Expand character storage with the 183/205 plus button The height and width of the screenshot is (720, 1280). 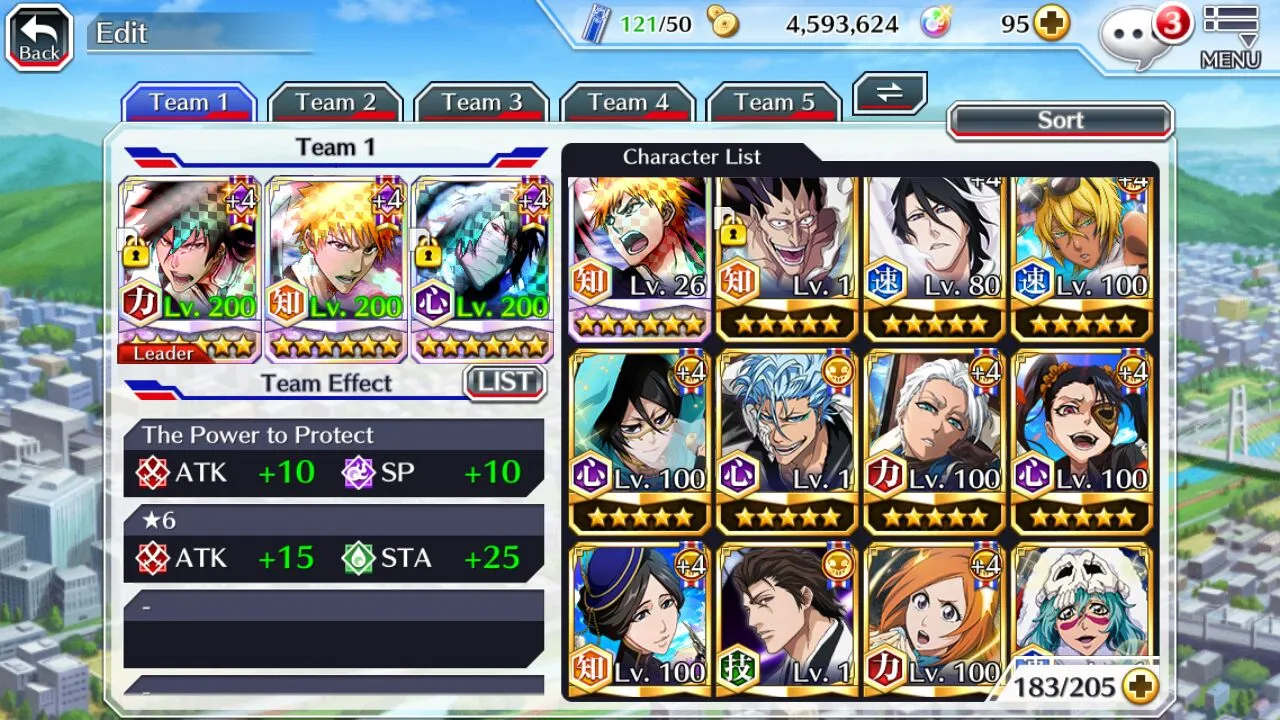point(1140,686)
